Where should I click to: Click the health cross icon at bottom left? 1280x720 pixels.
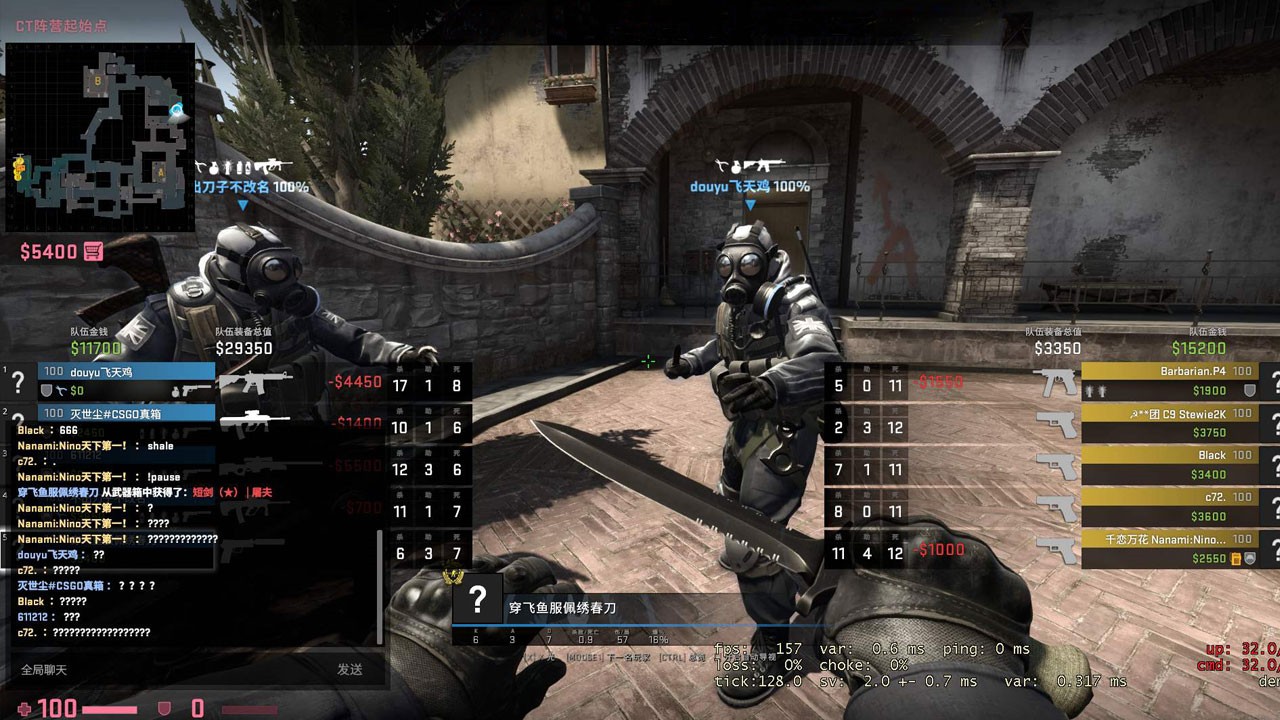click(x=24, y=708)
